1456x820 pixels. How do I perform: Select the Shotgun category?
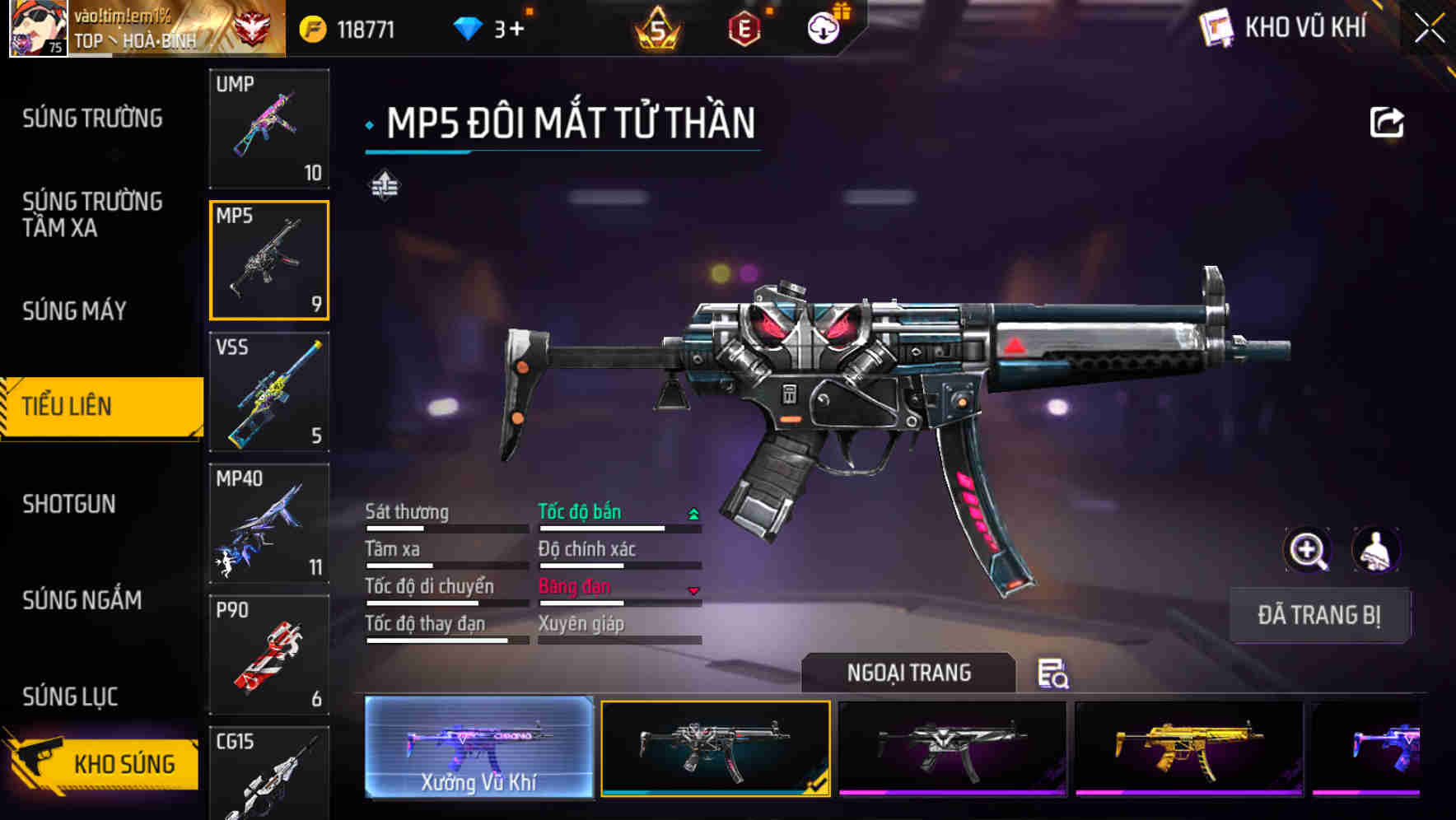[69, 504]
